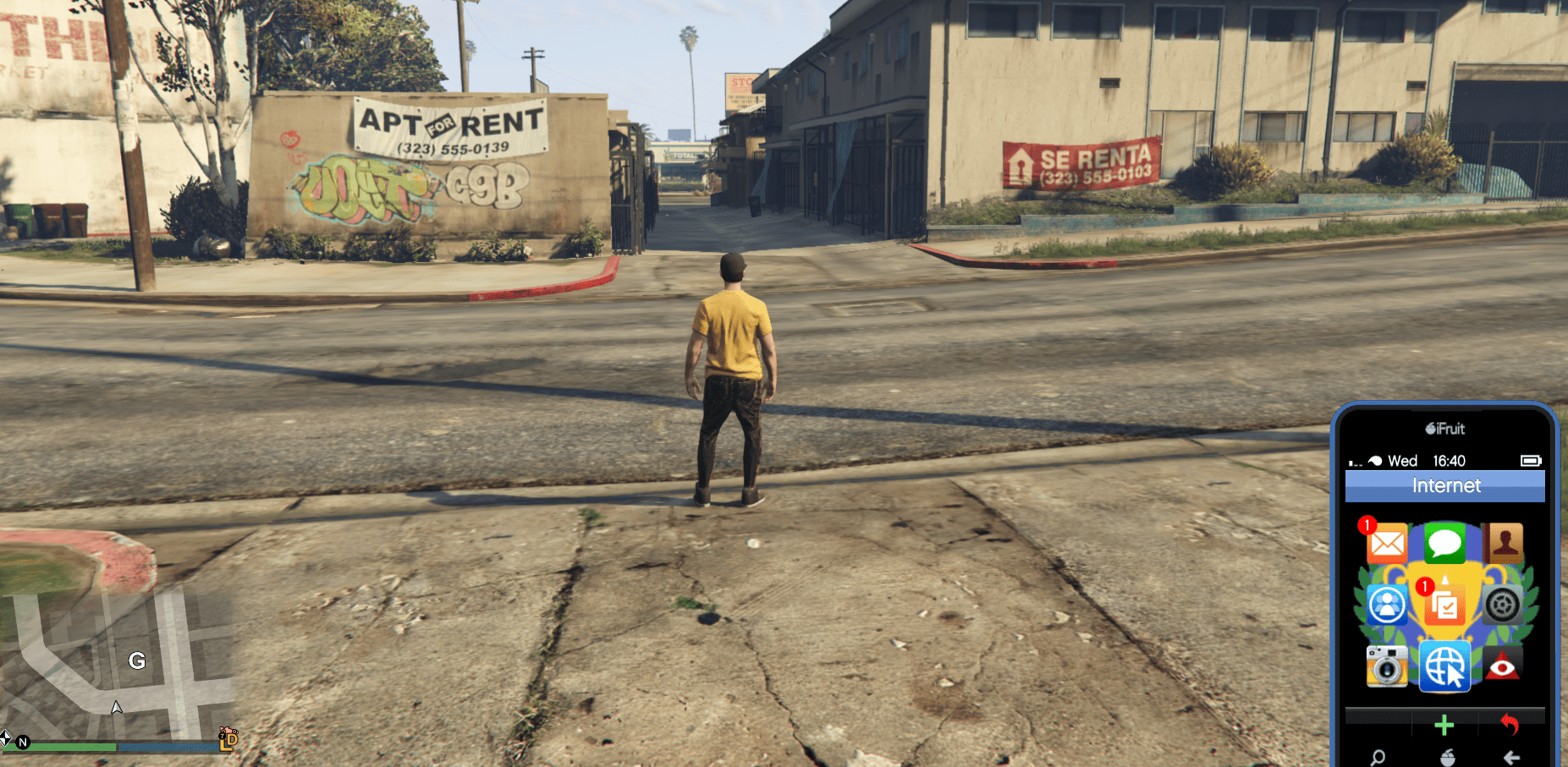
Task: Open the Epsilon eye app
Action: pos(1503,666)
